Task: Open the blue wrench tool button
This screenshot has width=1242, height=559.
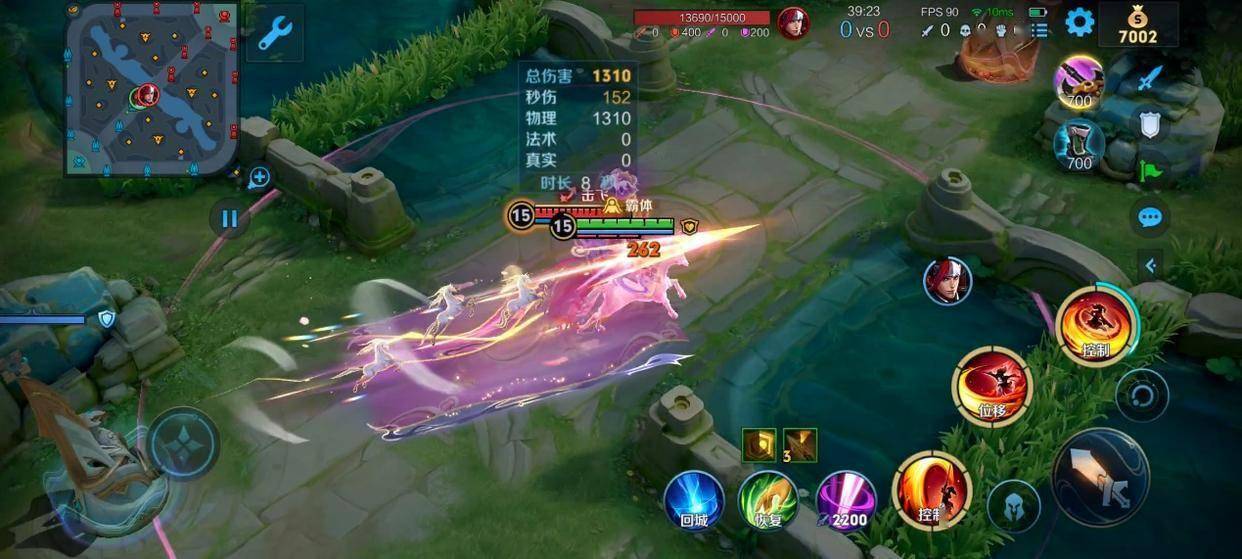Action: (x=273, y=33)
